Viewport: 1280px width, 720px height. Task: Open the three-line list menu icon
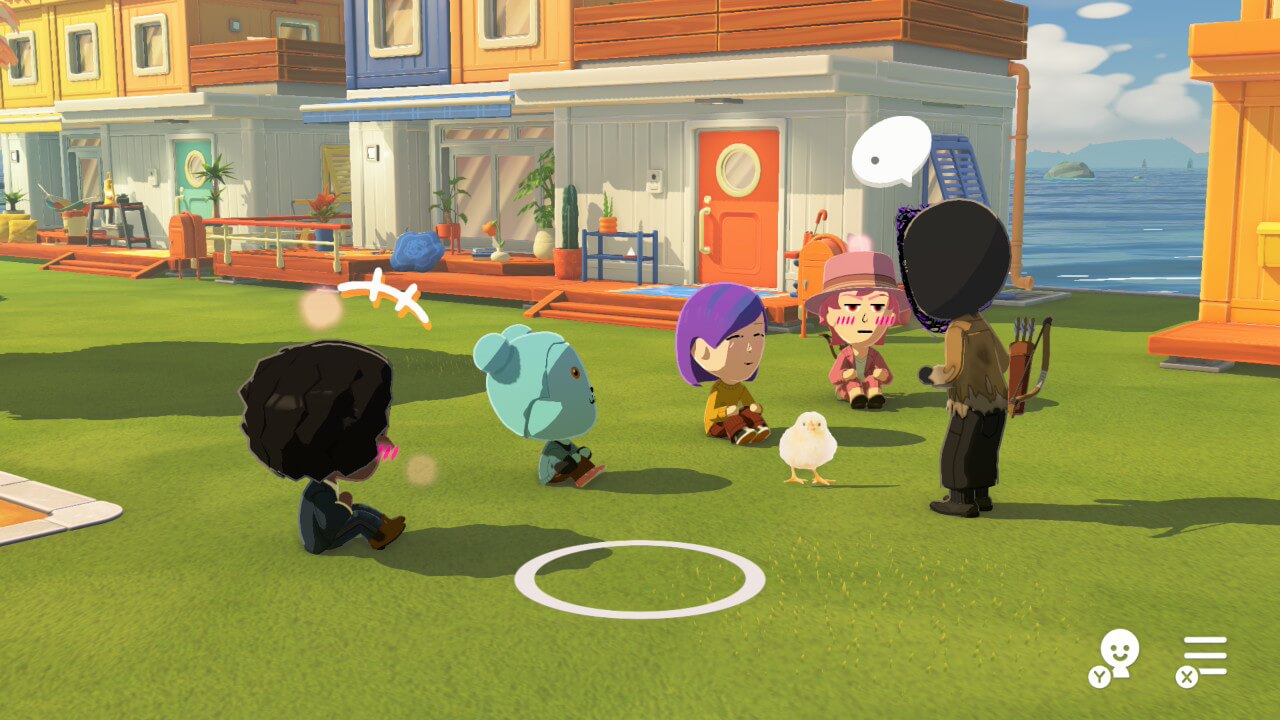(x=1204, y=656)
